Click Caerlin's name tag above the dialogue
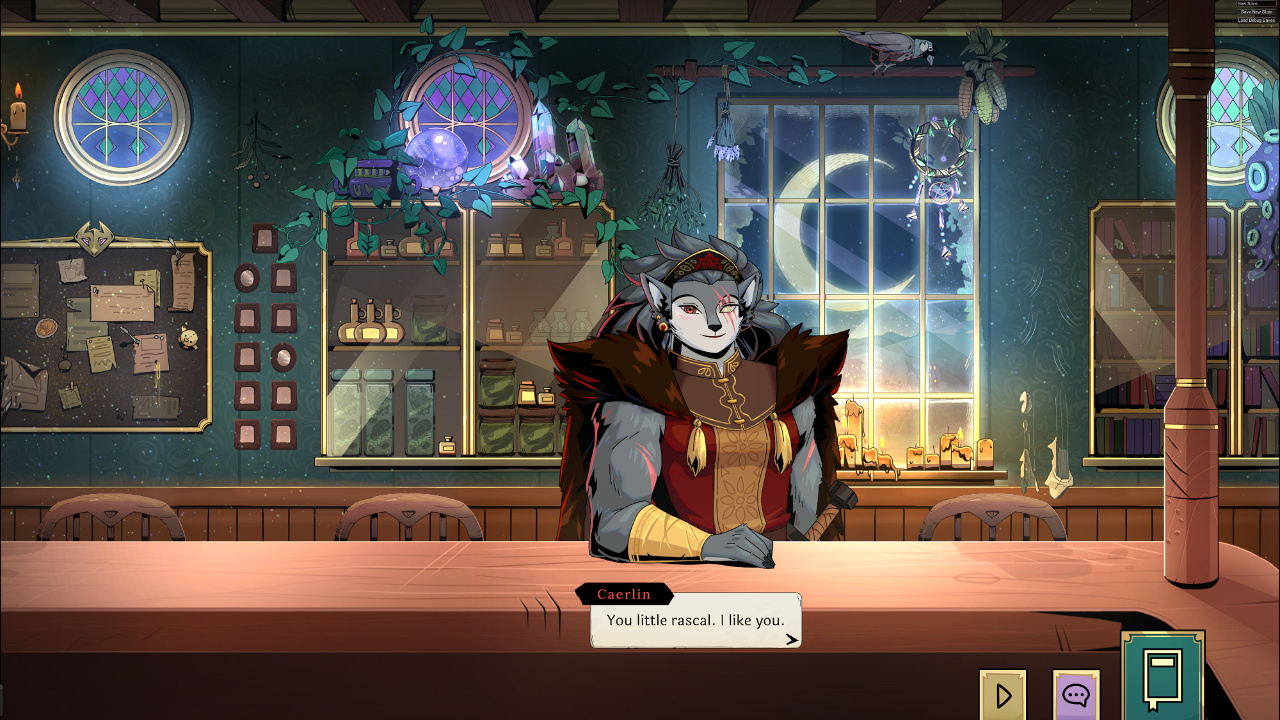The height and width of the screenshot is (720, 1280). coord(626,594)
